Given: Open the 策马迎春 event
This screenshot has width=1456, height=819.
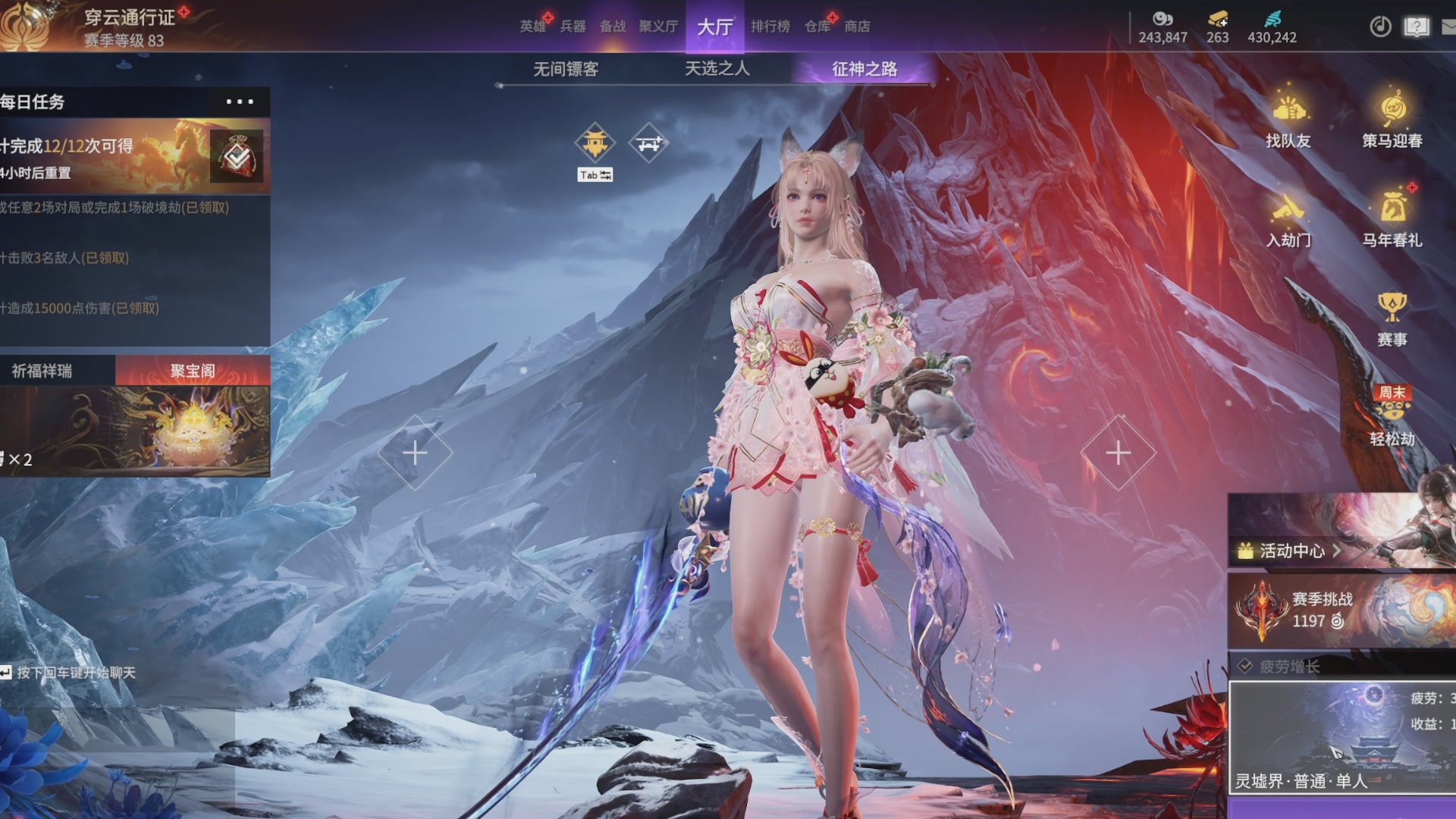Looking at the screenshot, I should pyautogui.click(x=1392, y=120).
